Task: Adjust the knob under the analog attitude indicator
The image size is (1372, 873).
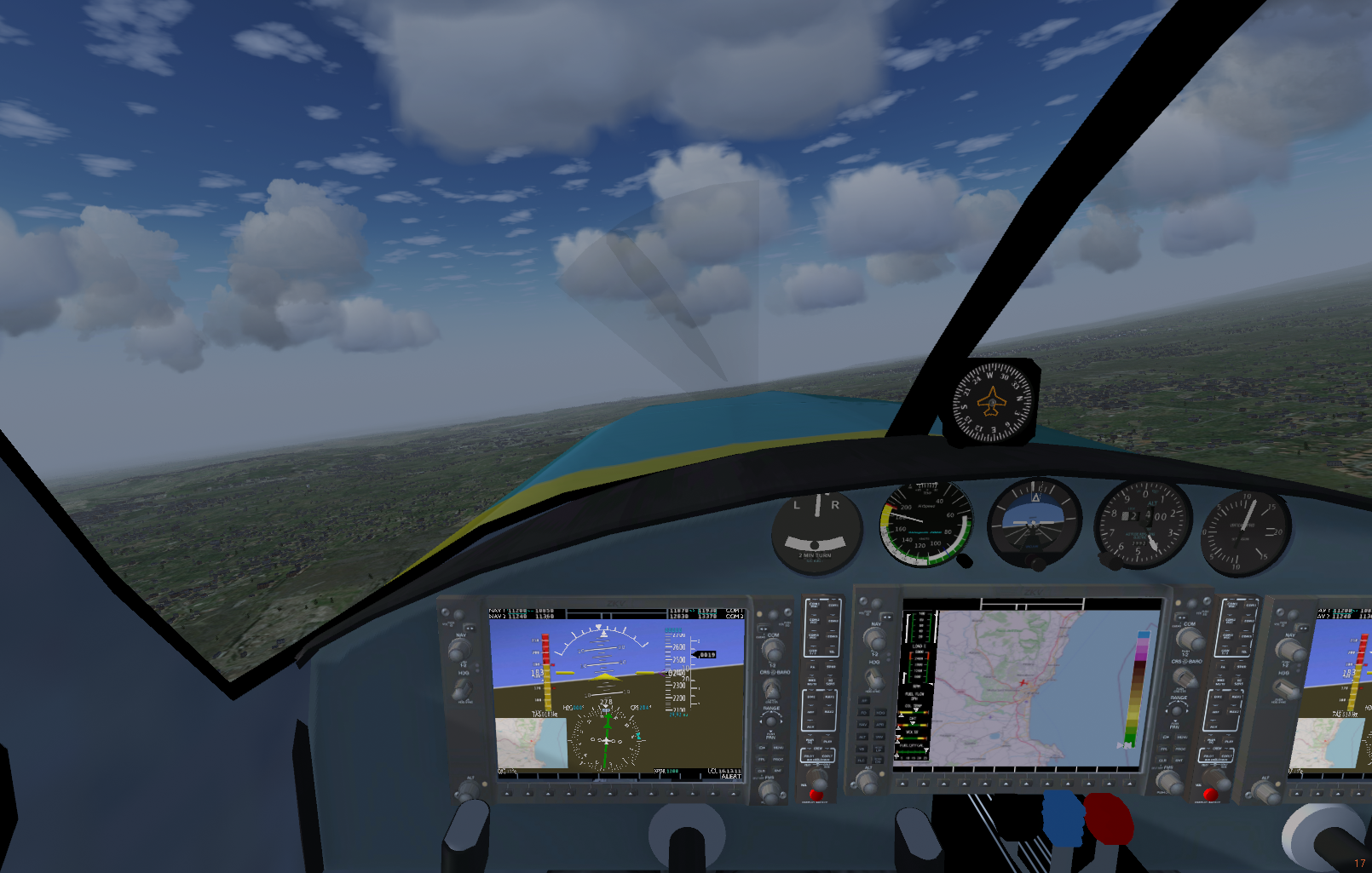Action: (x=1036, y=563)
